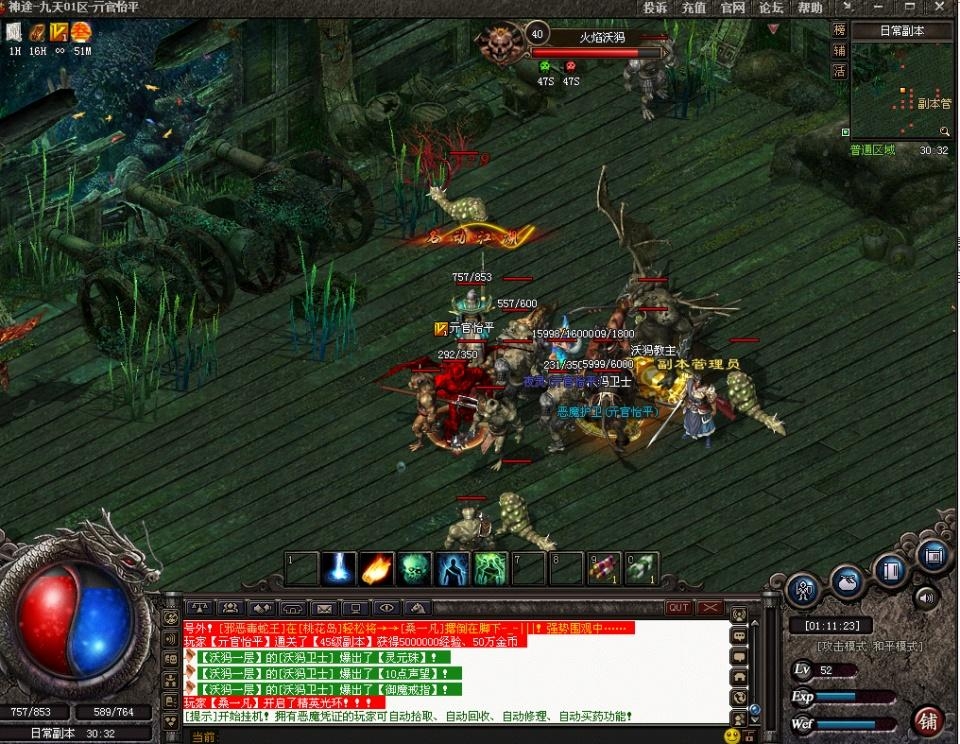Open the 论坛 forum link

tap(770, 8)
